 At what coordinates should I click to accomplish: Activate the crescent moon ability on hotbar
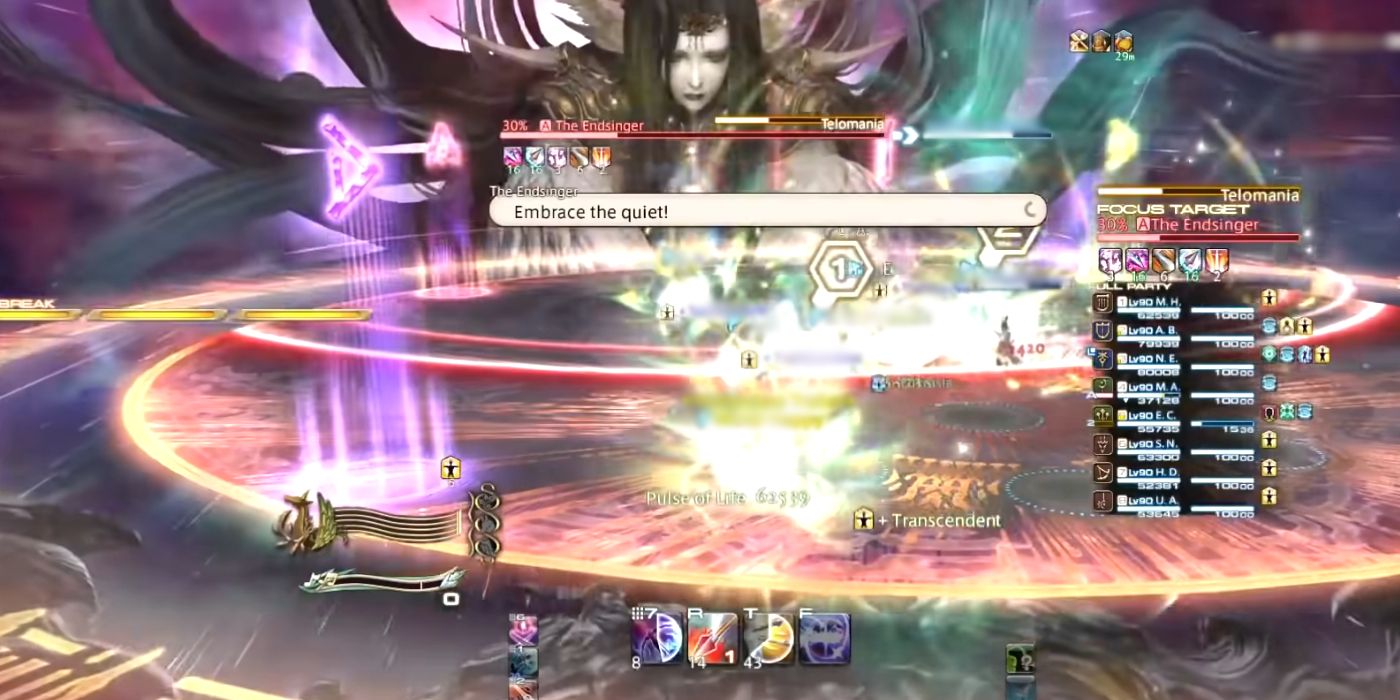pos(659,638)
